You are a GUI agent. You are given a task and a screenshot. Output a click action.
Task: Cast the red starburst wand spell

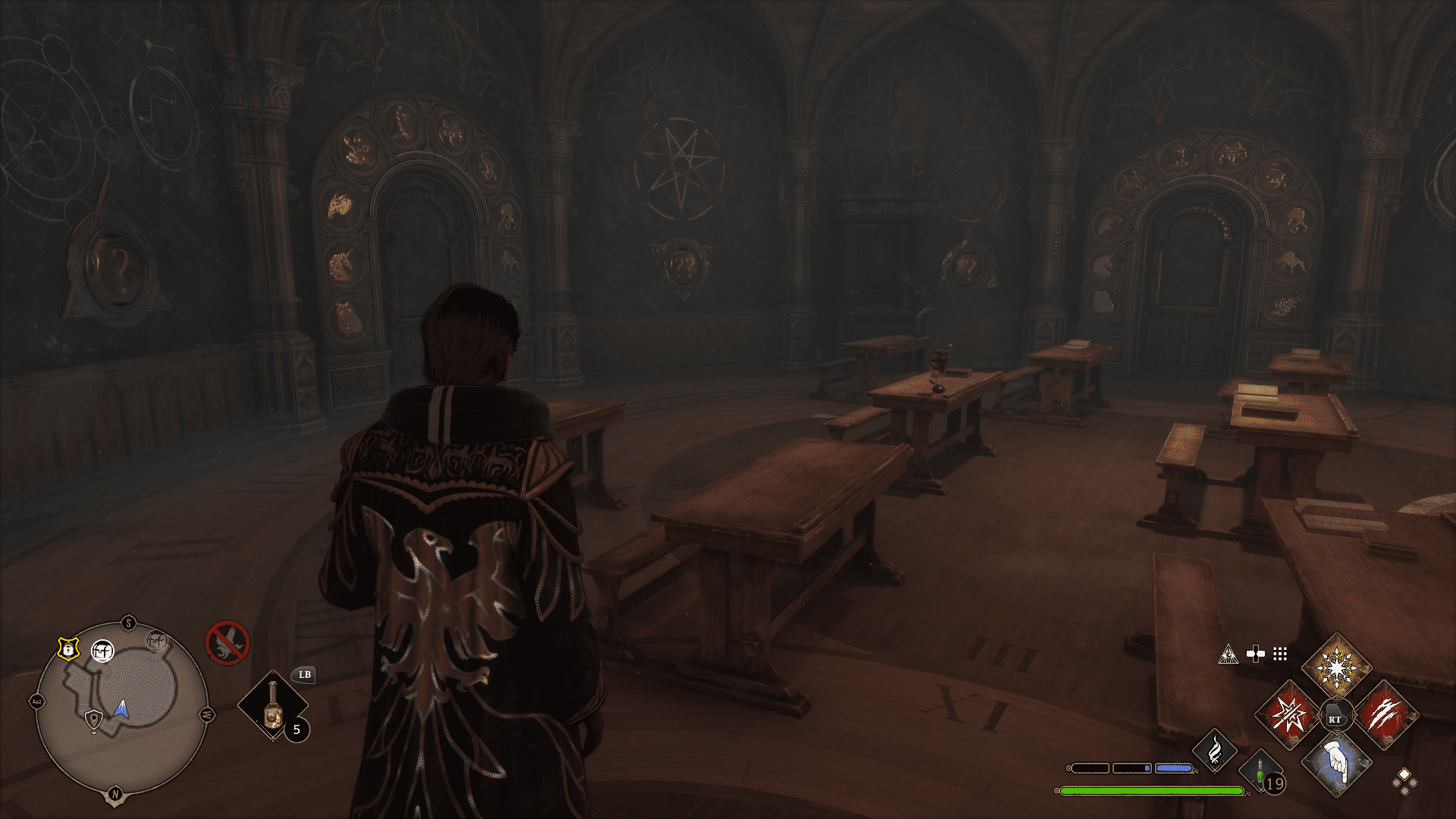(x=1288, y=716)
